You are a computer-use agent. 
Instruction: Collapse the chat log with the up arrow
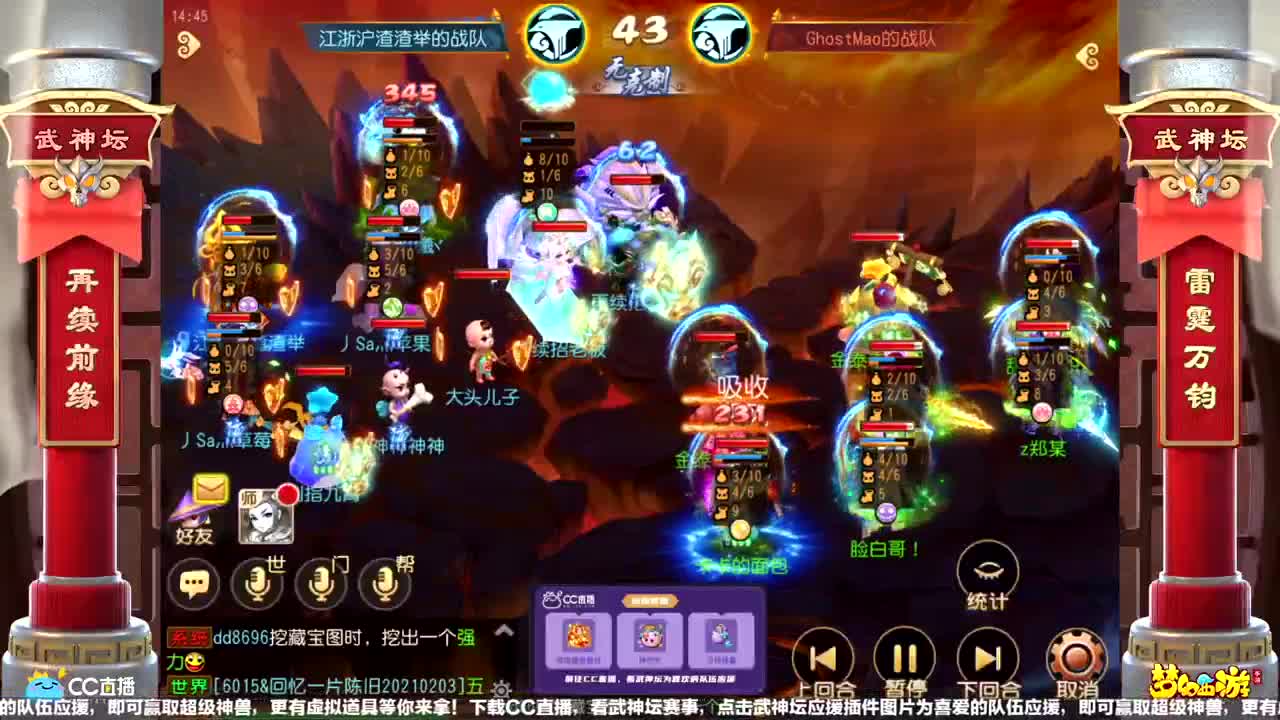[x=502, y=632]
